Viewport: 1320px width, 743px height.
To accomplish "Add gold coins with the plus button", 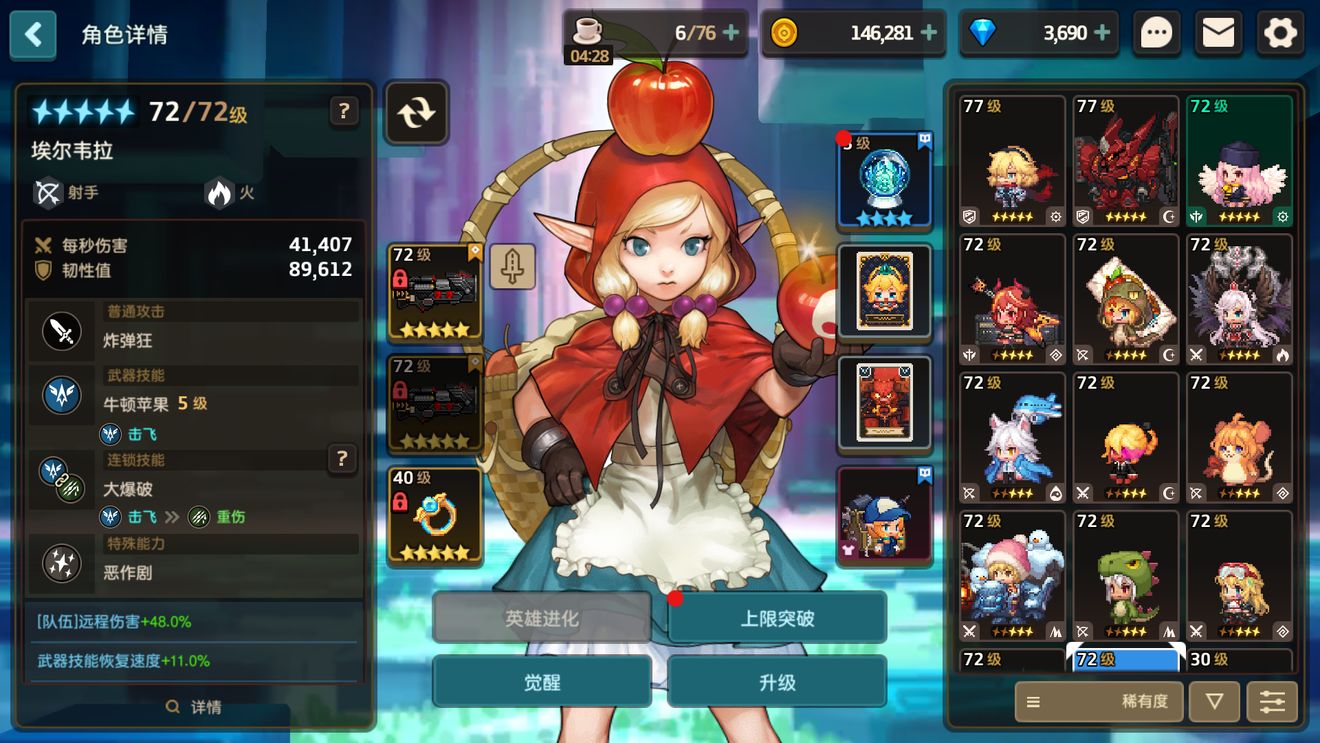I will coord(929,33).
